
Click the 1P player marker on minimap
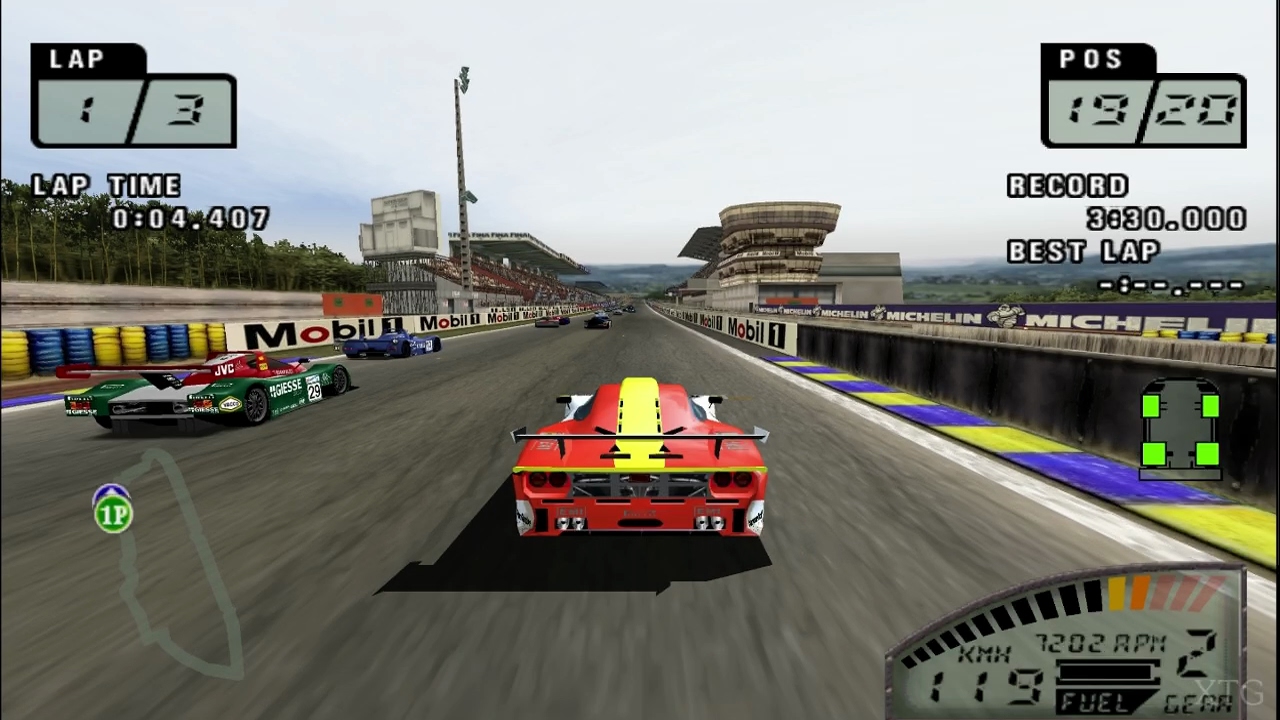112,512
